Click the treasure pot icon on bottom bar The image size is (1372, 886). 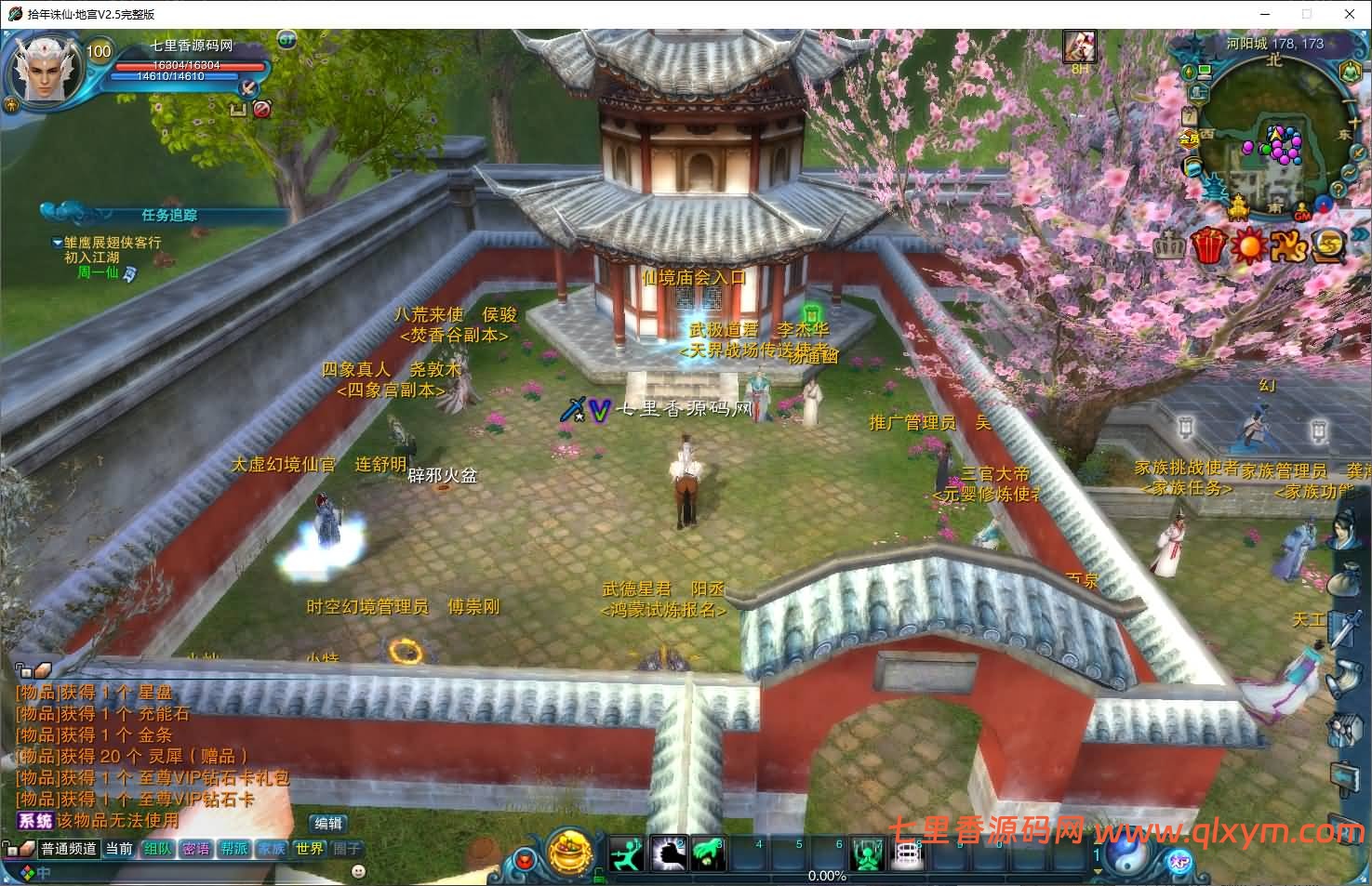tap(570, 854)
